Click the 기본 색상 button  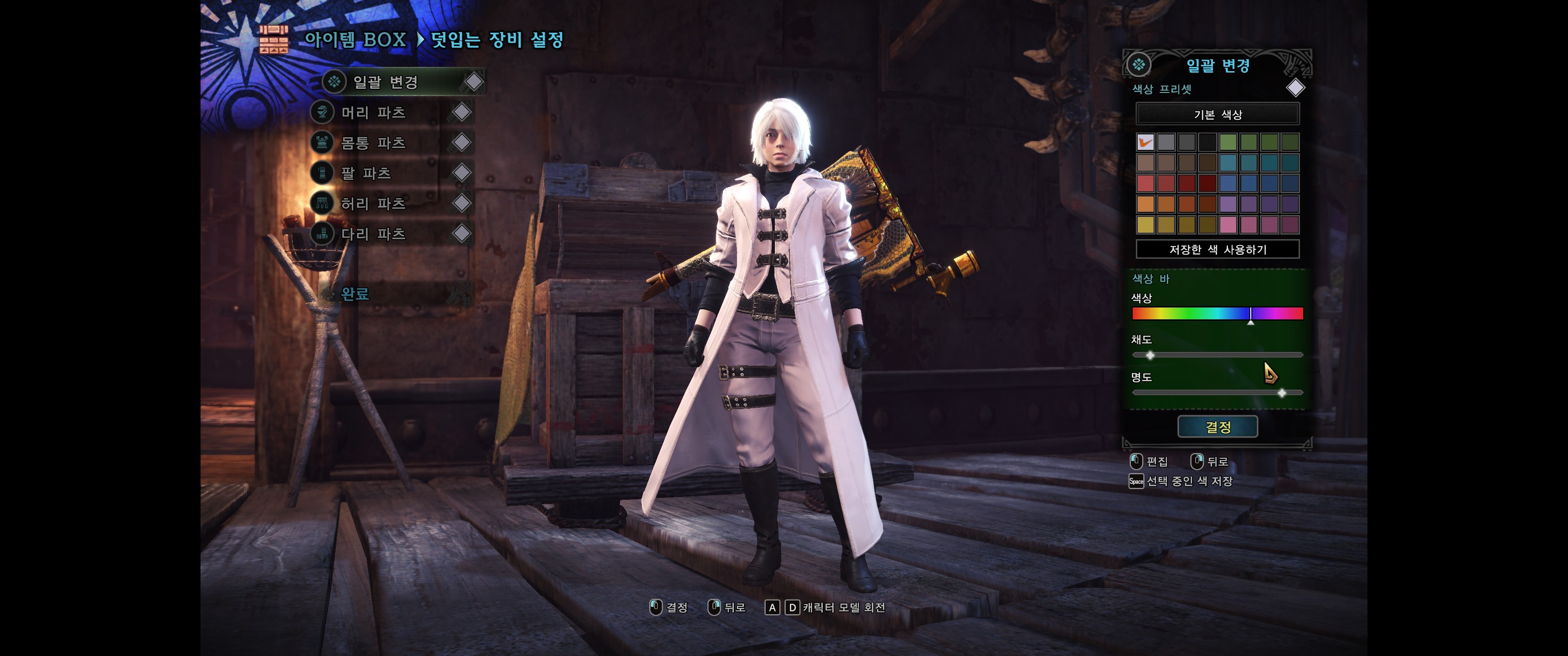[x=1217, y=114]
